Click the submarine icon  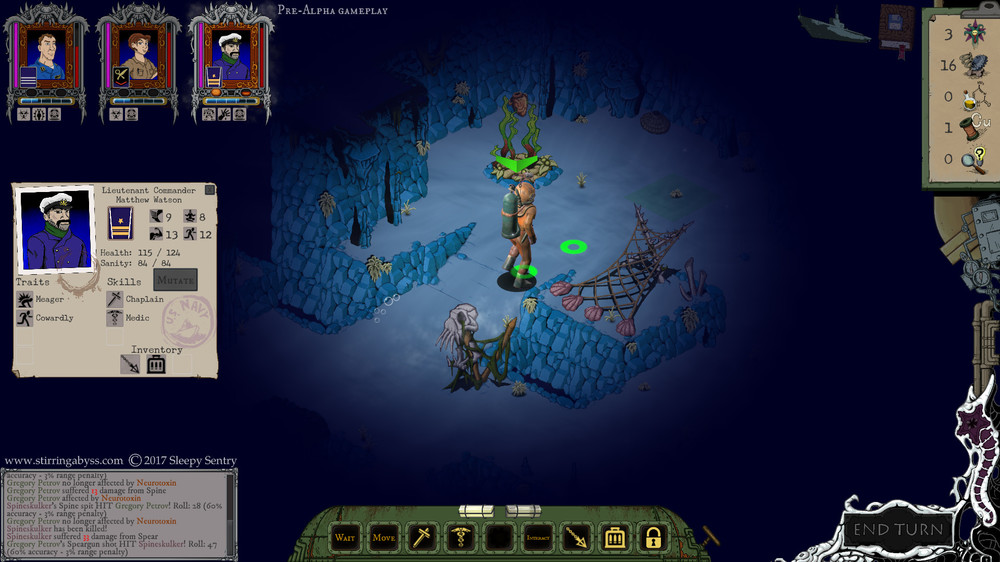click(x=834, y=24)
